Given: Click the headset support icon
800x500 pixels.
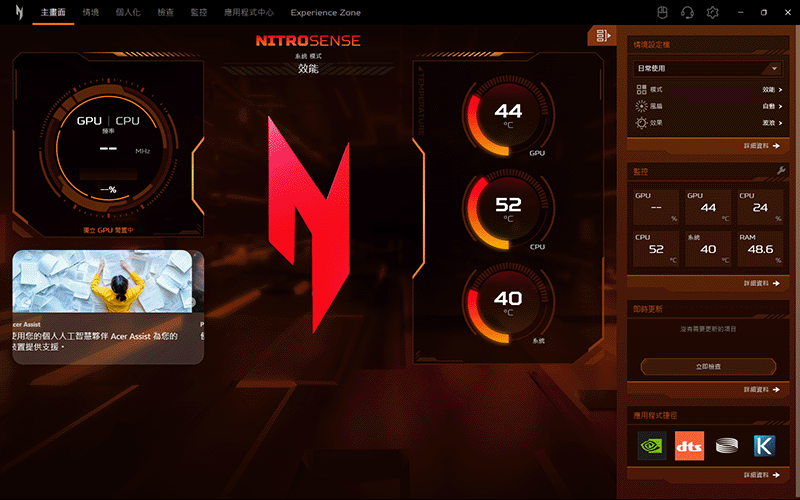Looking at the screenshot, I should (688, 13).
